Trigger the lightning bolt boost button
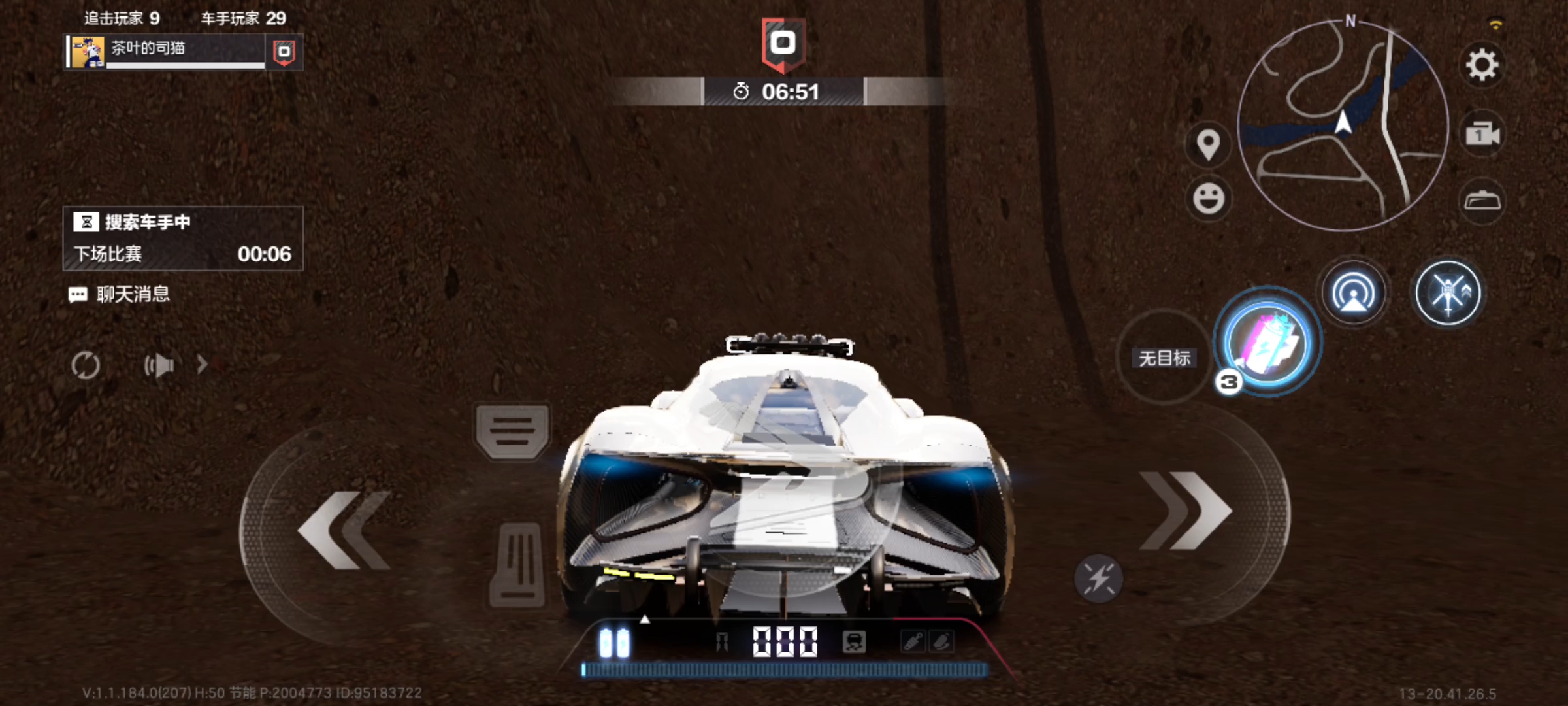The width and height of the screenshot is (1568, 706). click(x=1098, y=578)
